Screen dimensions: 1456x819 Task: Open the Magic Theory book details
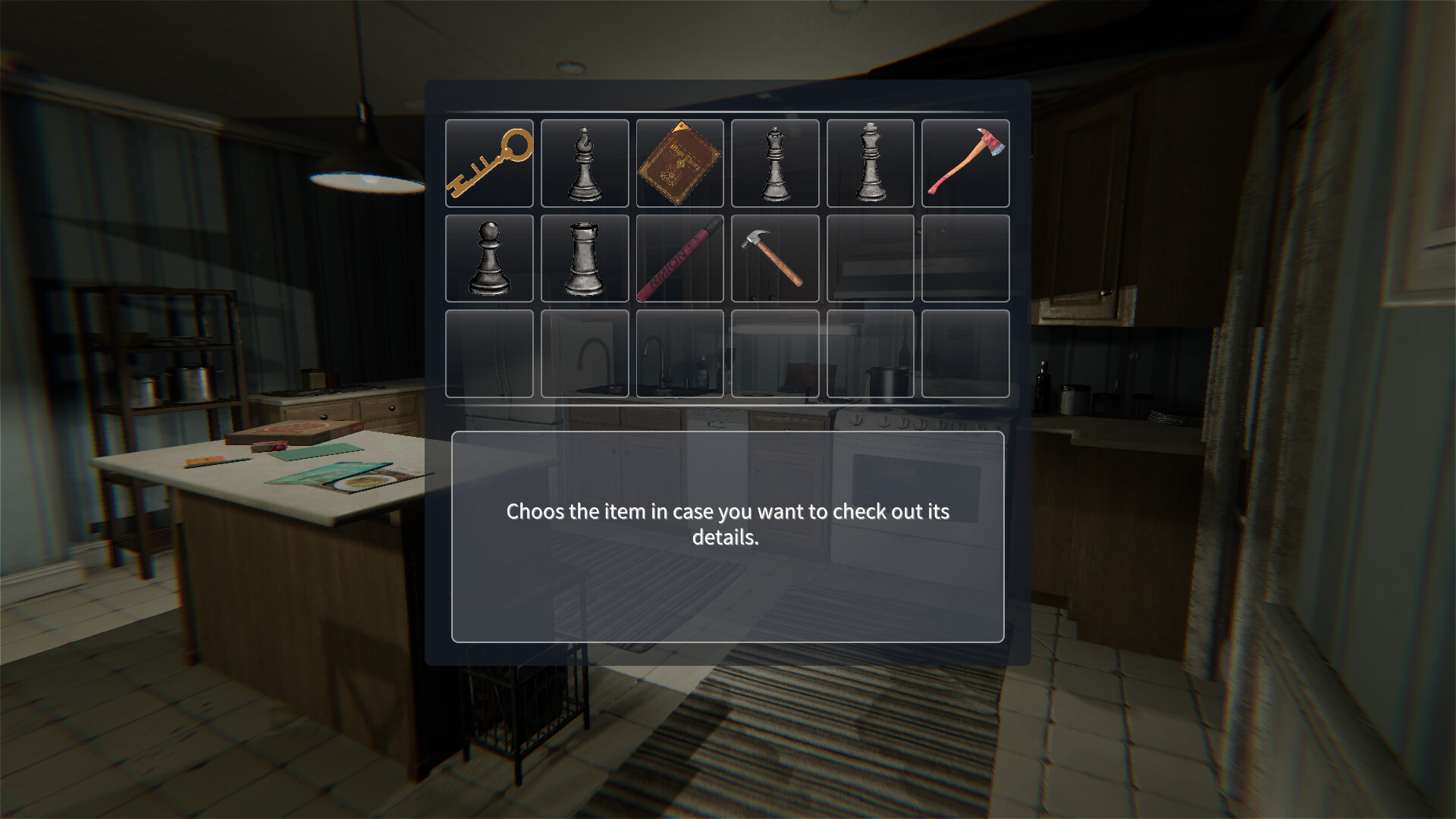[x=679, y=163]
